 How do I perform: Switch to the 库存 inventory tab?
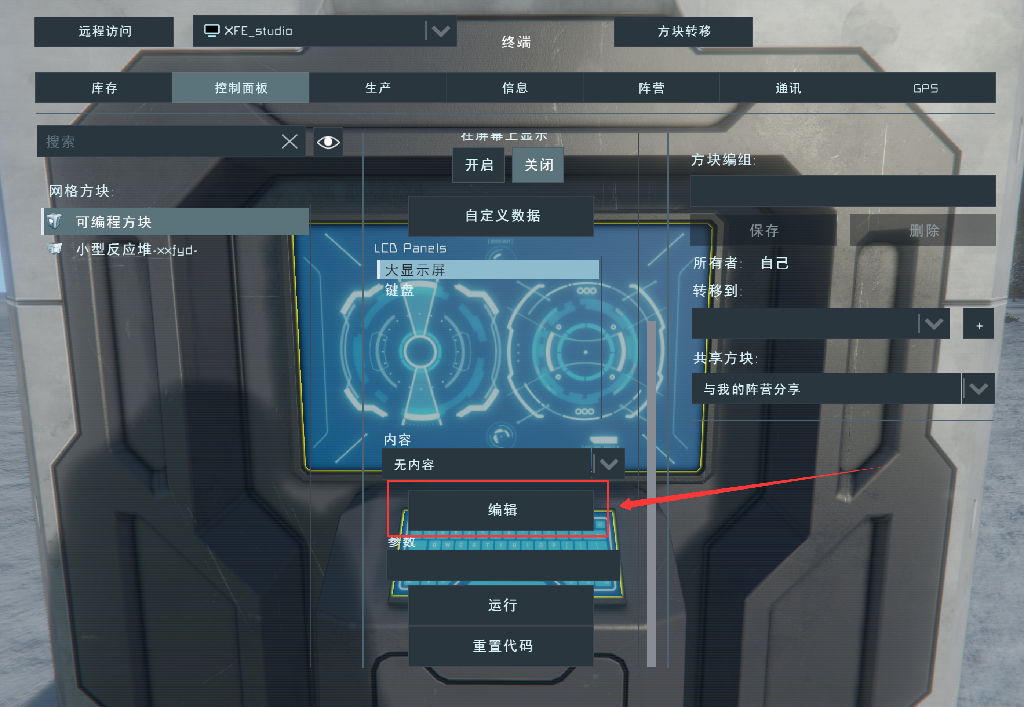coord(104,88)
